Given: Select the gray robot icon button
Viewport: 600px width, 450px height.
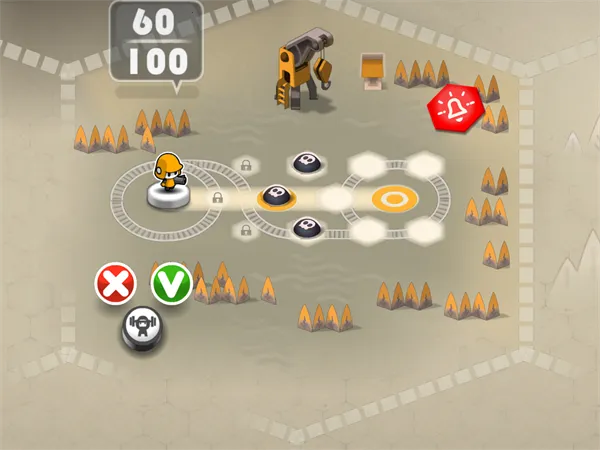Looking at the screenshot, I should [x=142, y=326].
